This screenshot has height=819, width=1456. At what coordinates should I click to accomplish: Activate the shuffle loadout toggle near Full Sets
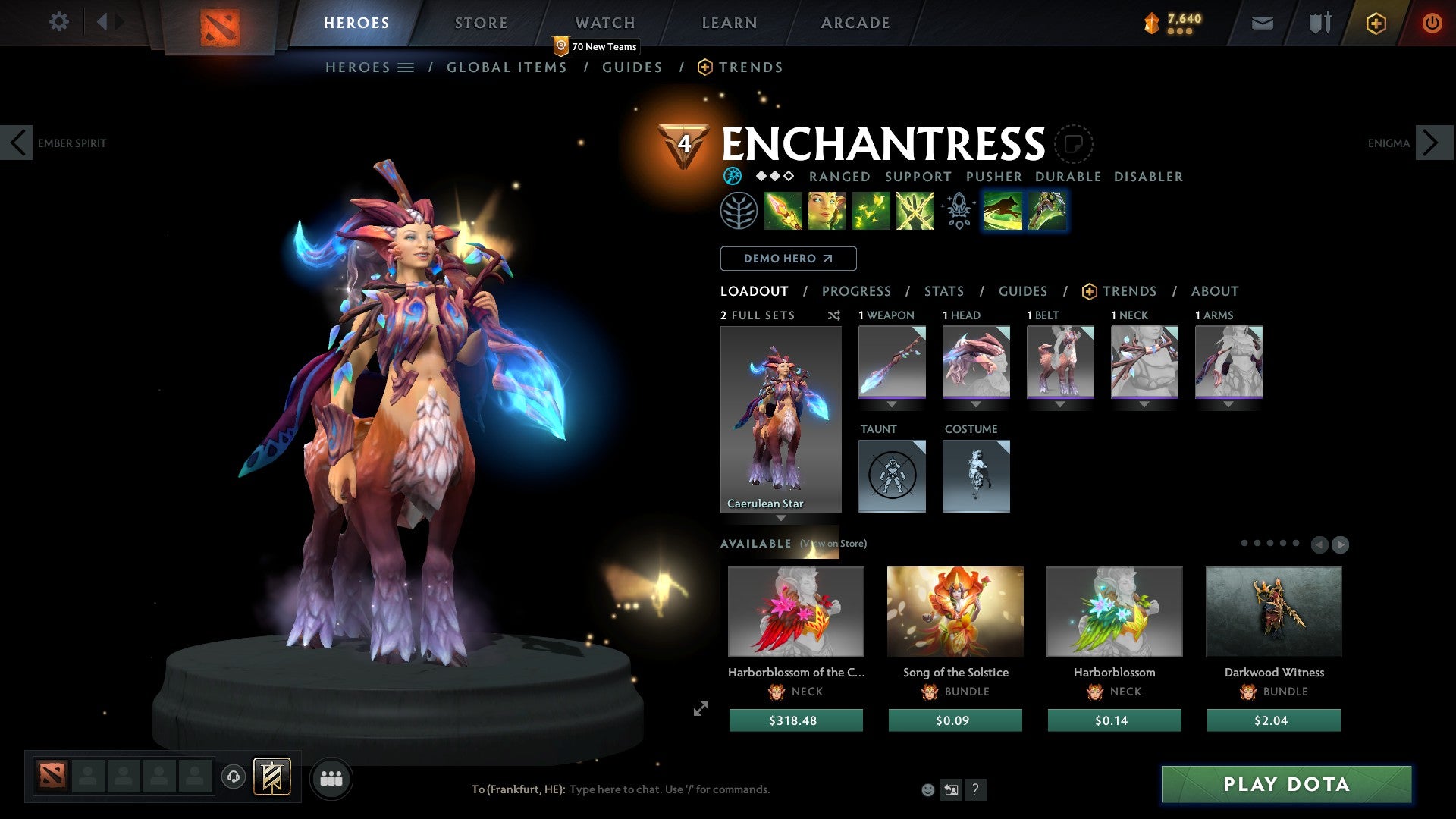pyautogui.click(x=834, y=315)
